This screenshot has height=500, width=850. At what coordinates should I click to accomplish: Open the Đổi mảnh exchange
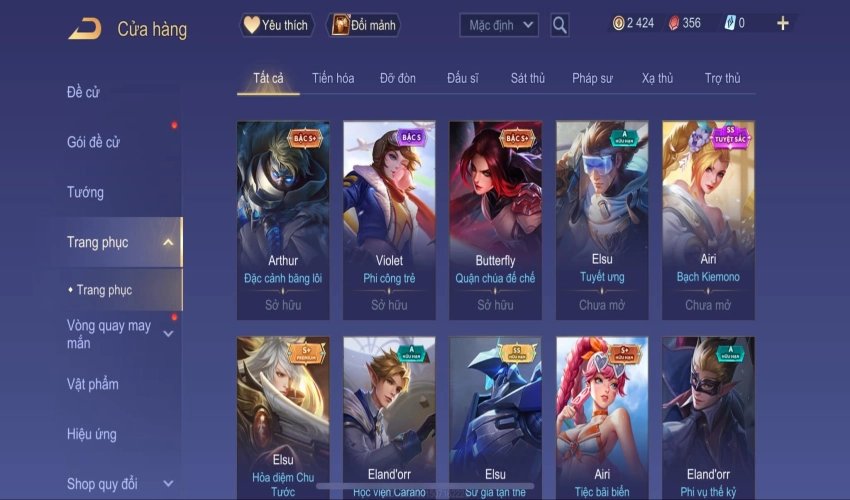[x=363, y=25]
